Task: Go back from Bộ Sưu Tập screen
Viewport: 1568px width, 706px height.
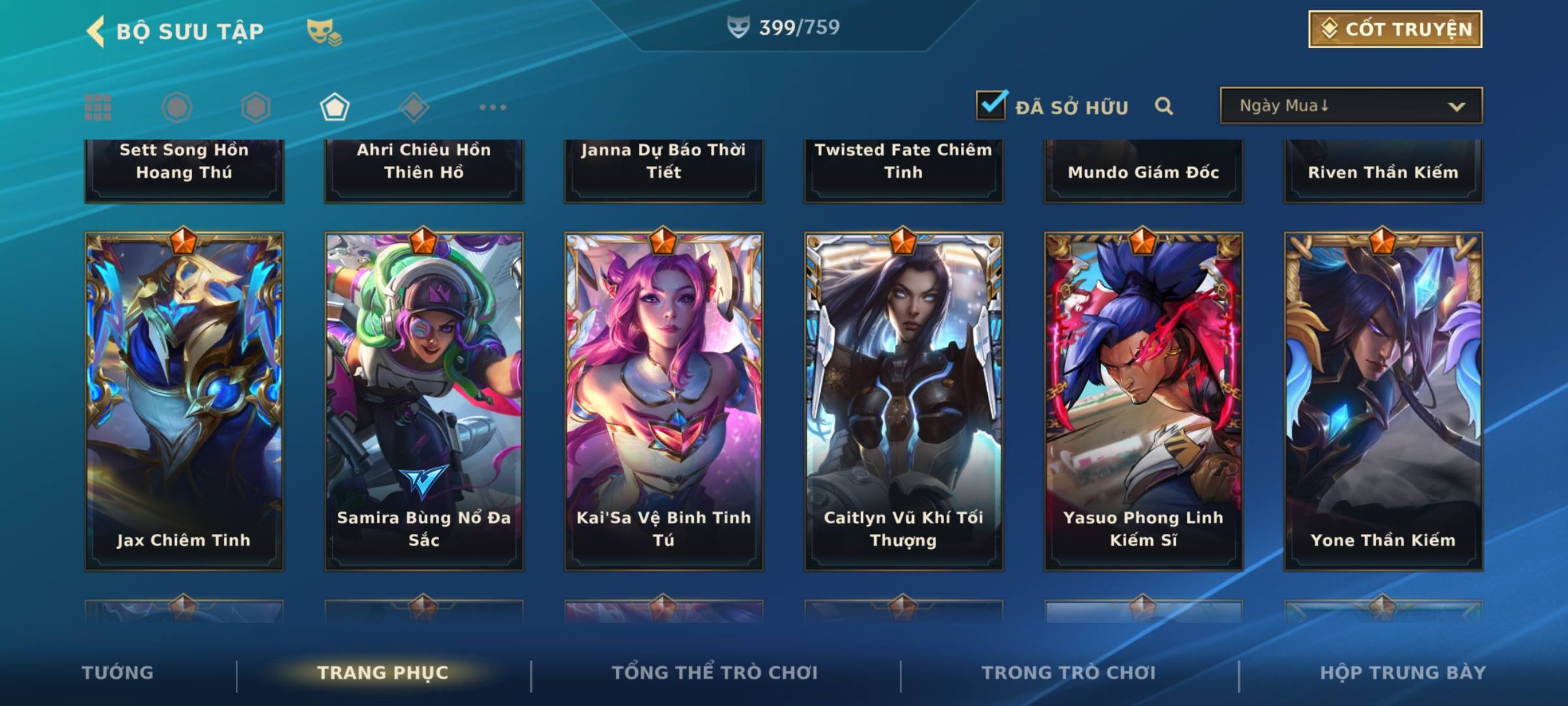Action: [x=97, y=31]
